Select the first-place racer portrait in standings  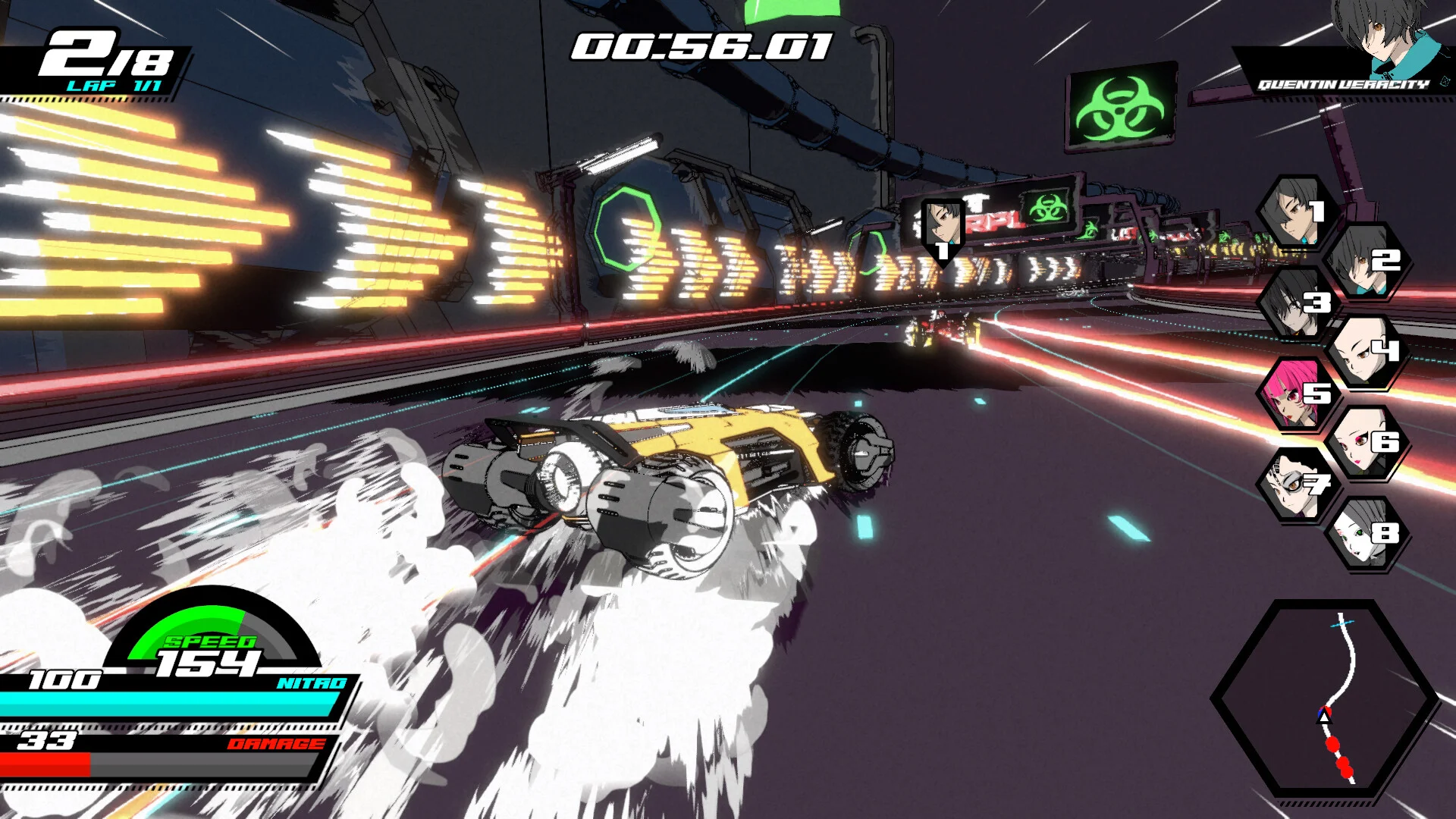(1295, 212)
